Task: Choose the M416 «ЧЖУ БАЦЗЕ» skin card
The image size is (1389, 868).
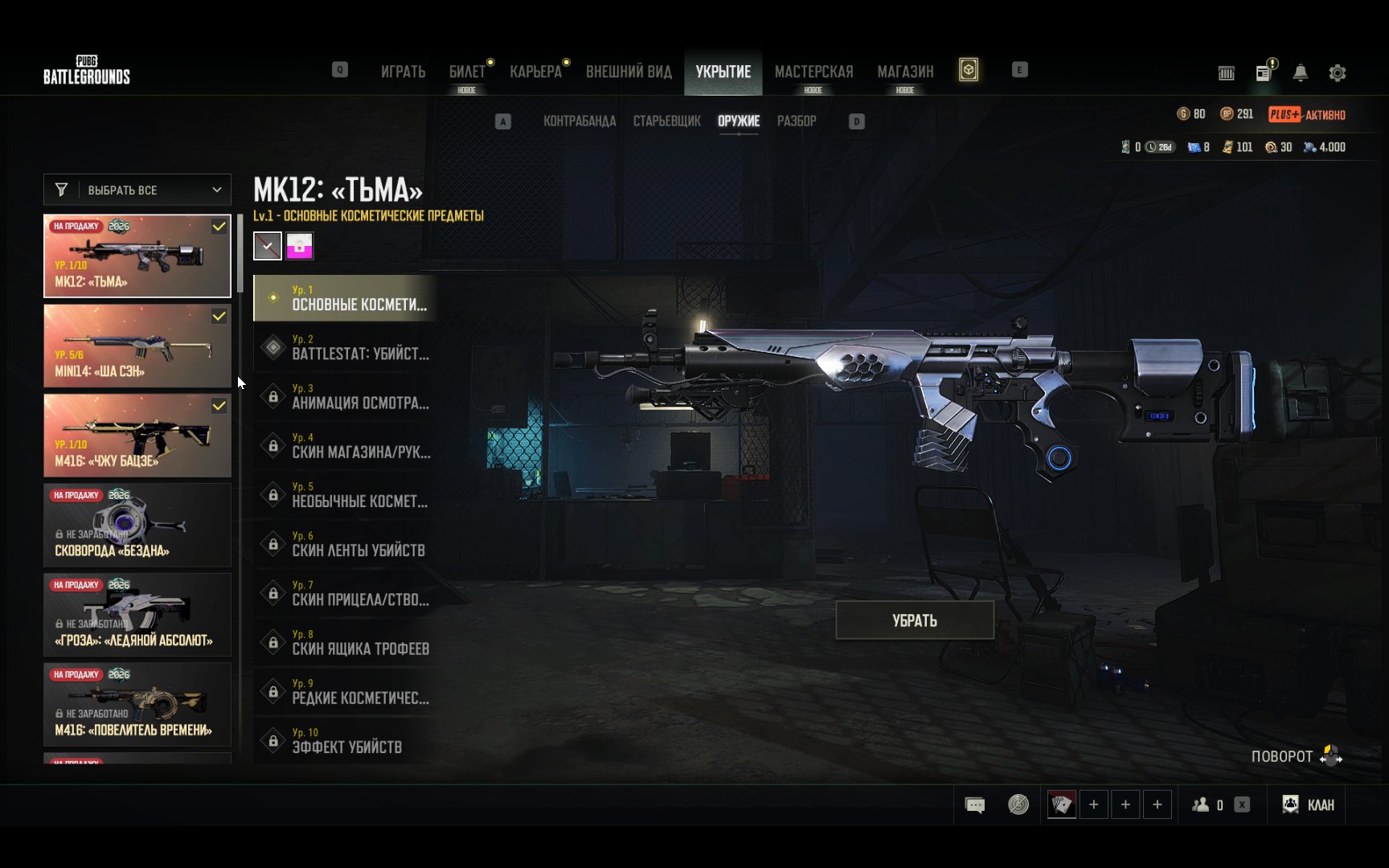Action: [x=137, y=436]
